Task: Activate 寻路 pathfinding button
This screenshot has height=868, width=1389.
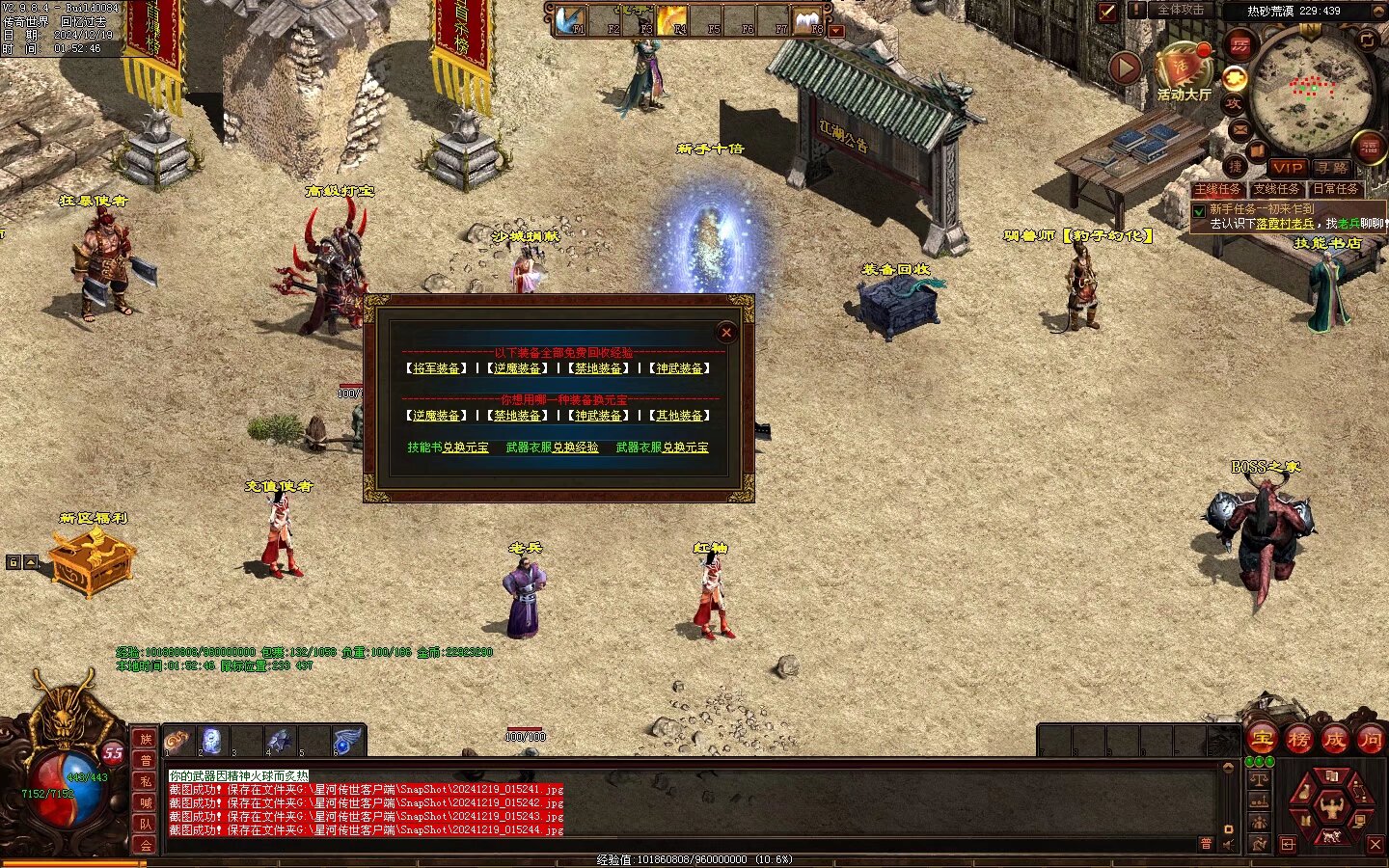Action: point(1332,168)
